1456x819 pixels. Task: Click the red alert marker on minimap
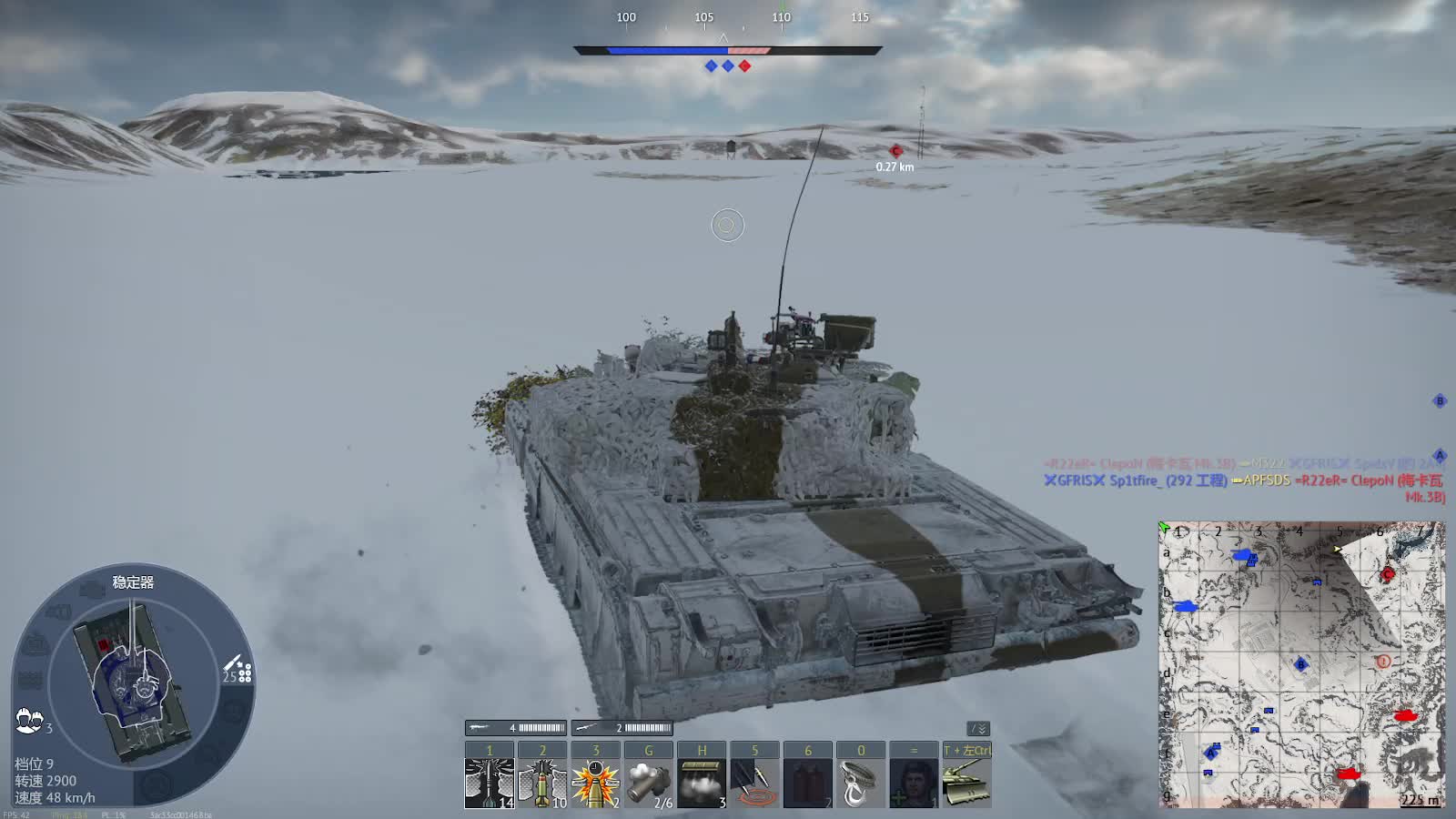tap(1383, 662)
